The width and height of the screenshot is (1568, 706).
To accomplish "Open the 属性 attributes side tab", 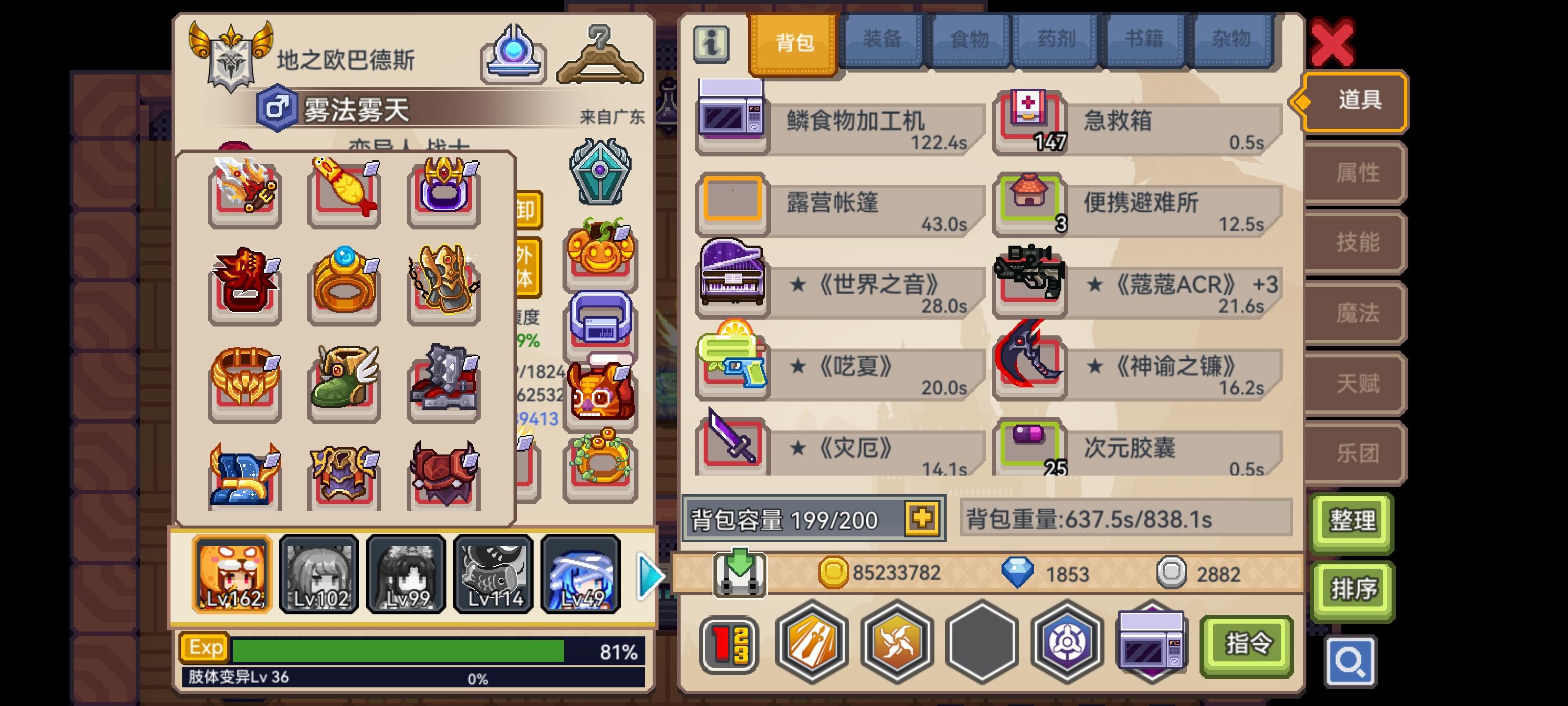I will [x=1359, y=173].
